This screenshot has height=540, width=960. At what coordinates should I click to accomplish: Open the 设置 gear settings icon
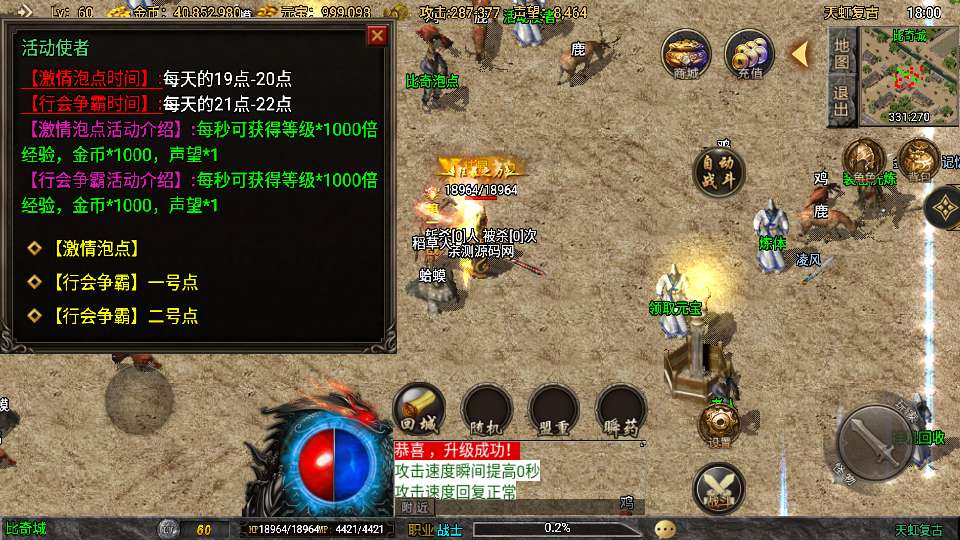point(718,423)
